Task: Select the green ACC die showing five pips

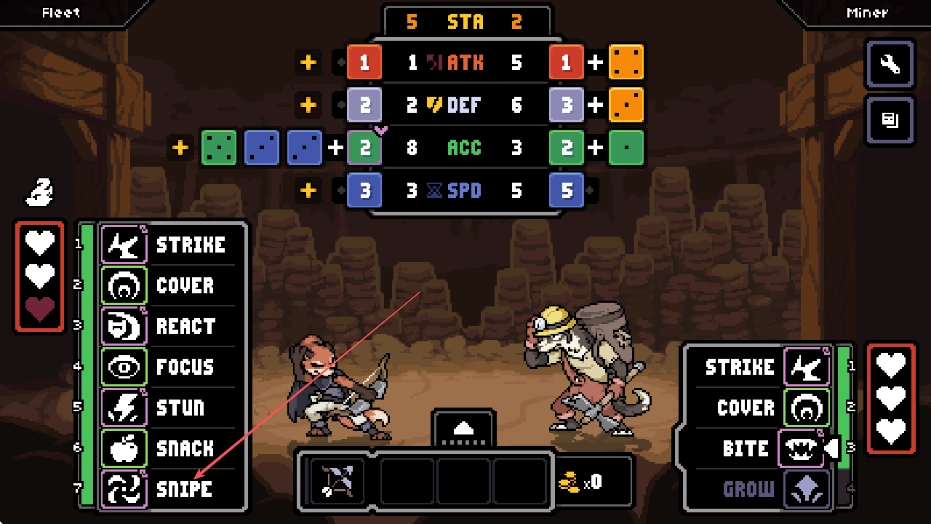Action: [220, 147]
